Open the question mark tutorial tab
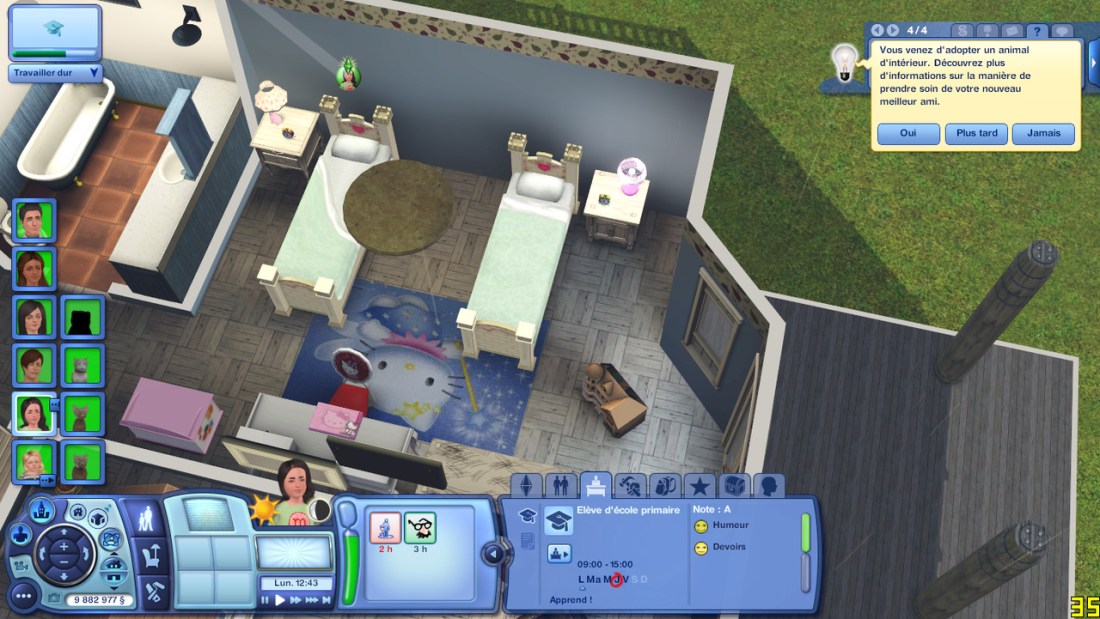The image size is (1100, 619). coord(1037,31)
